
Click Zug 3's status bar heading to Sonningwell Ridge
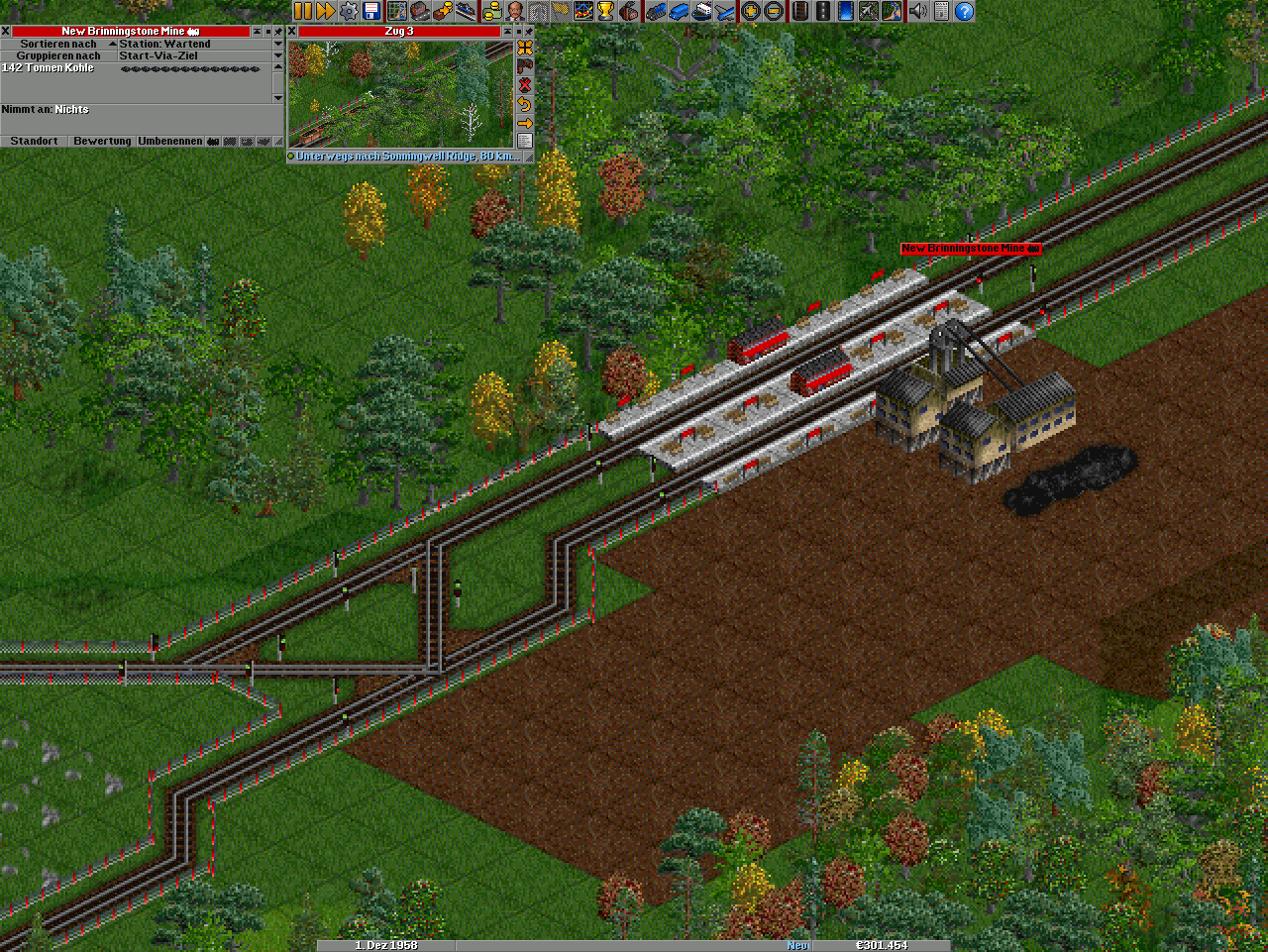405,157
